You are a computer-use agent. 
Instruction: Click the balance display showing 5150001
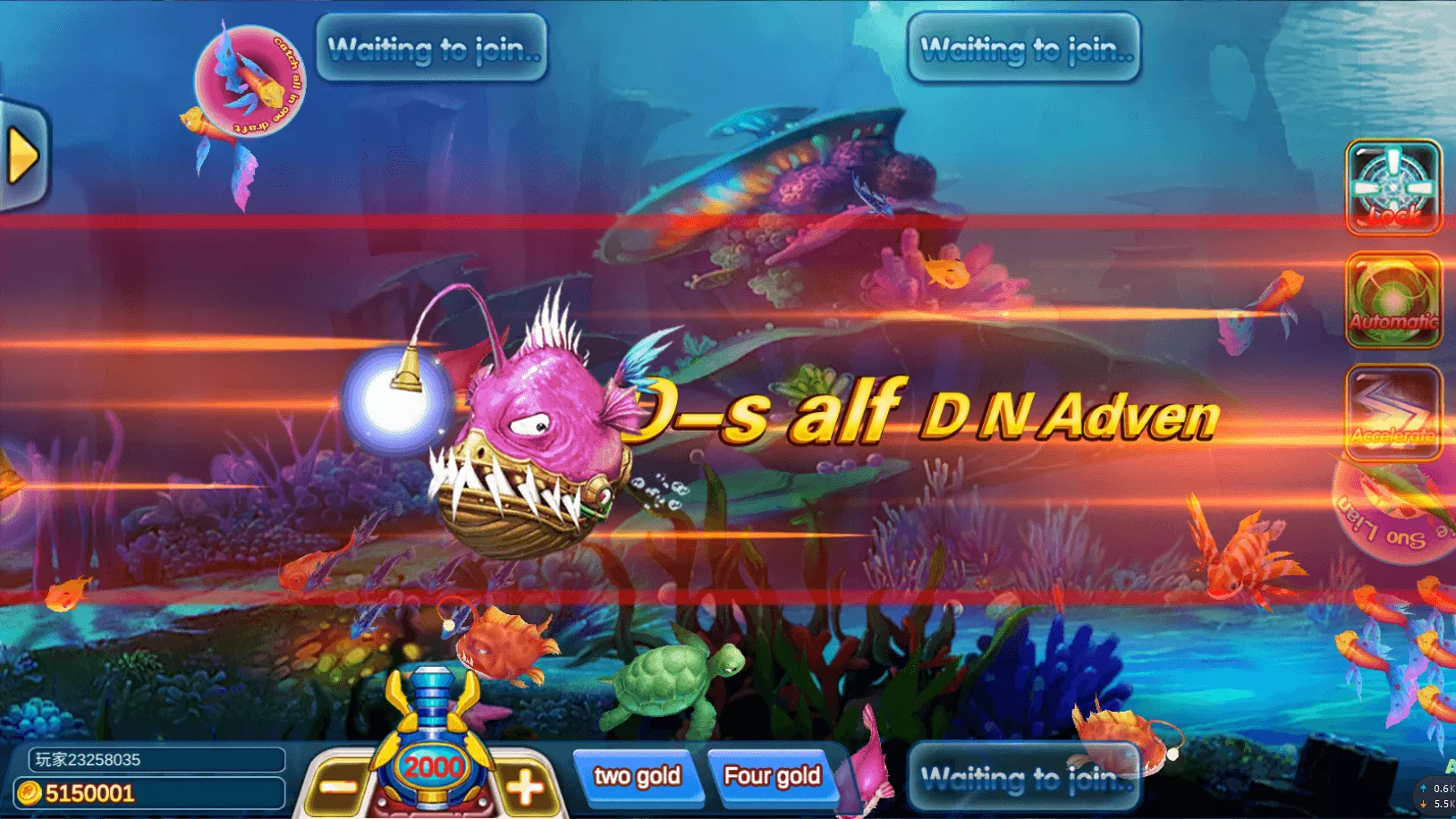(89, 792)
